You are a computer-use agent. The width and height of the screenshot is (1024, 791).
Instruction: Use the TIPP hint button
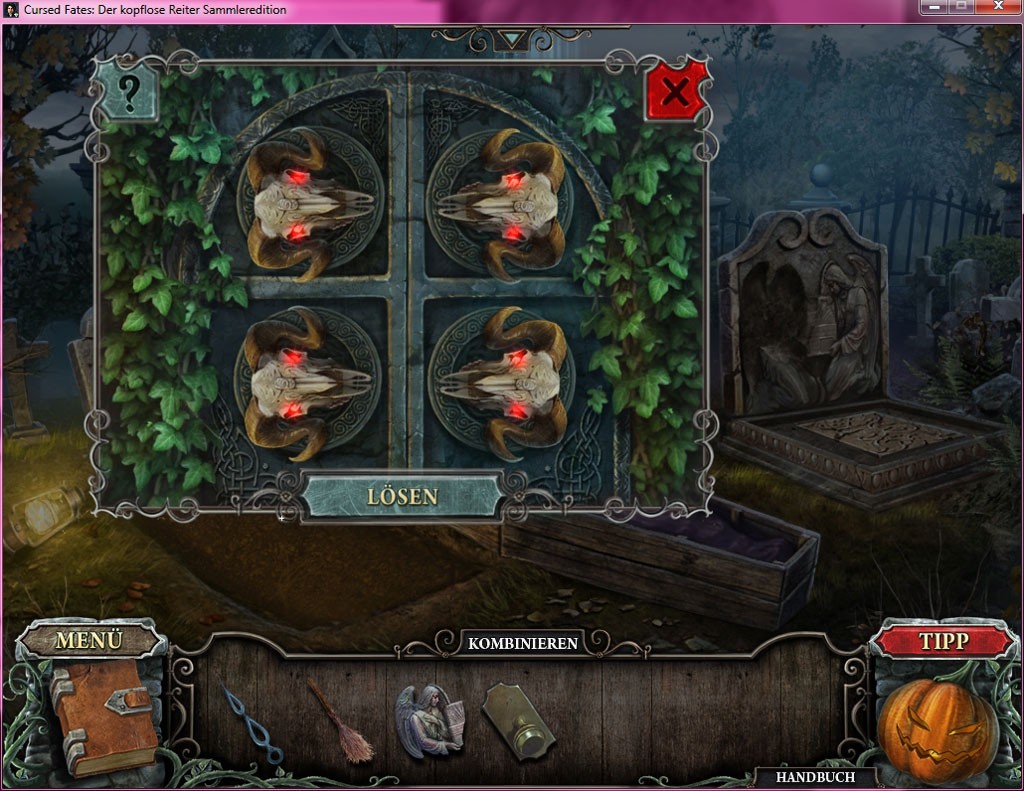tap(943, 641)
